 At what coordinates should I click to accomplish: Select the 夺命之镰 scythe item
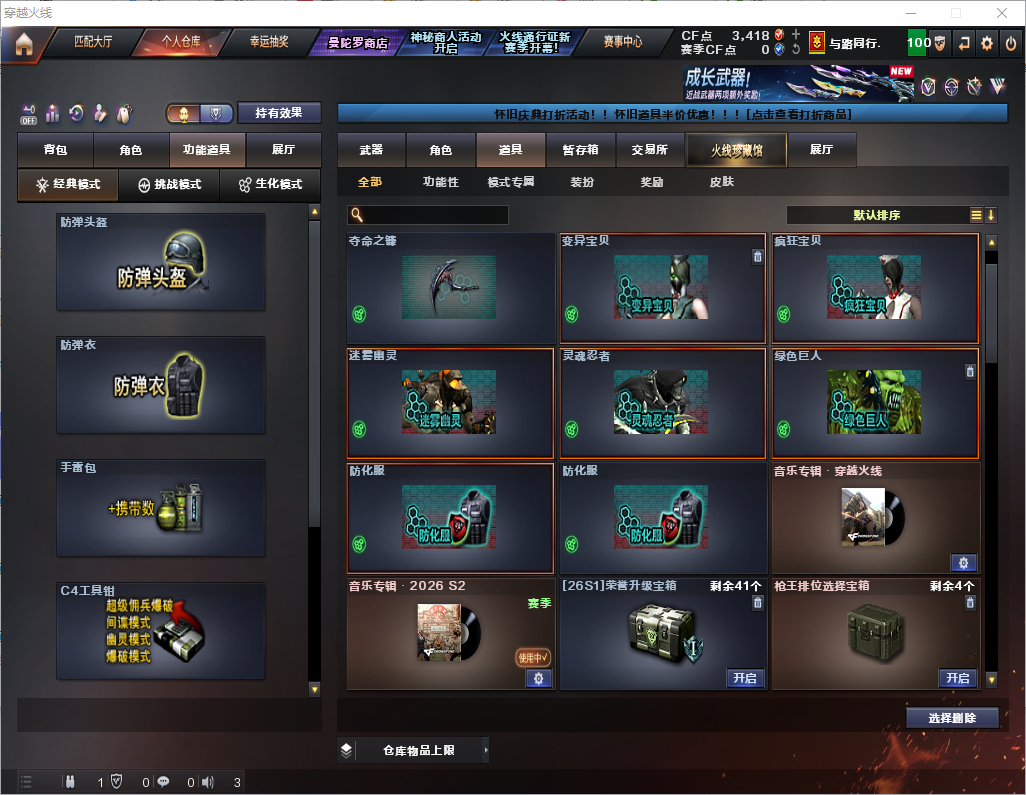(450, 289)
